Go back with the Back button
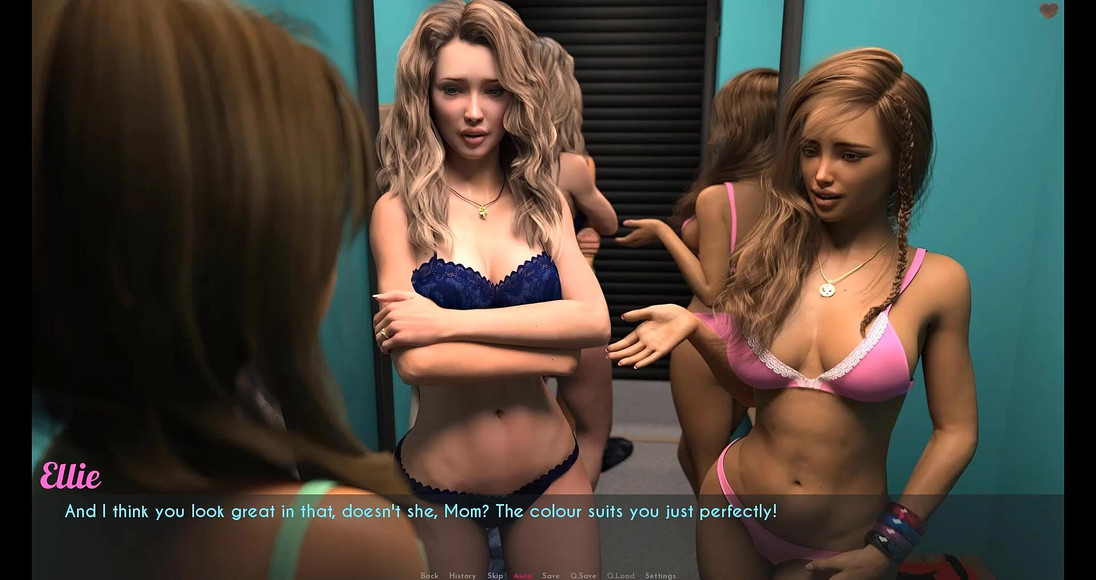This screenshot has height=580, width=1096. tap(429, 575)
